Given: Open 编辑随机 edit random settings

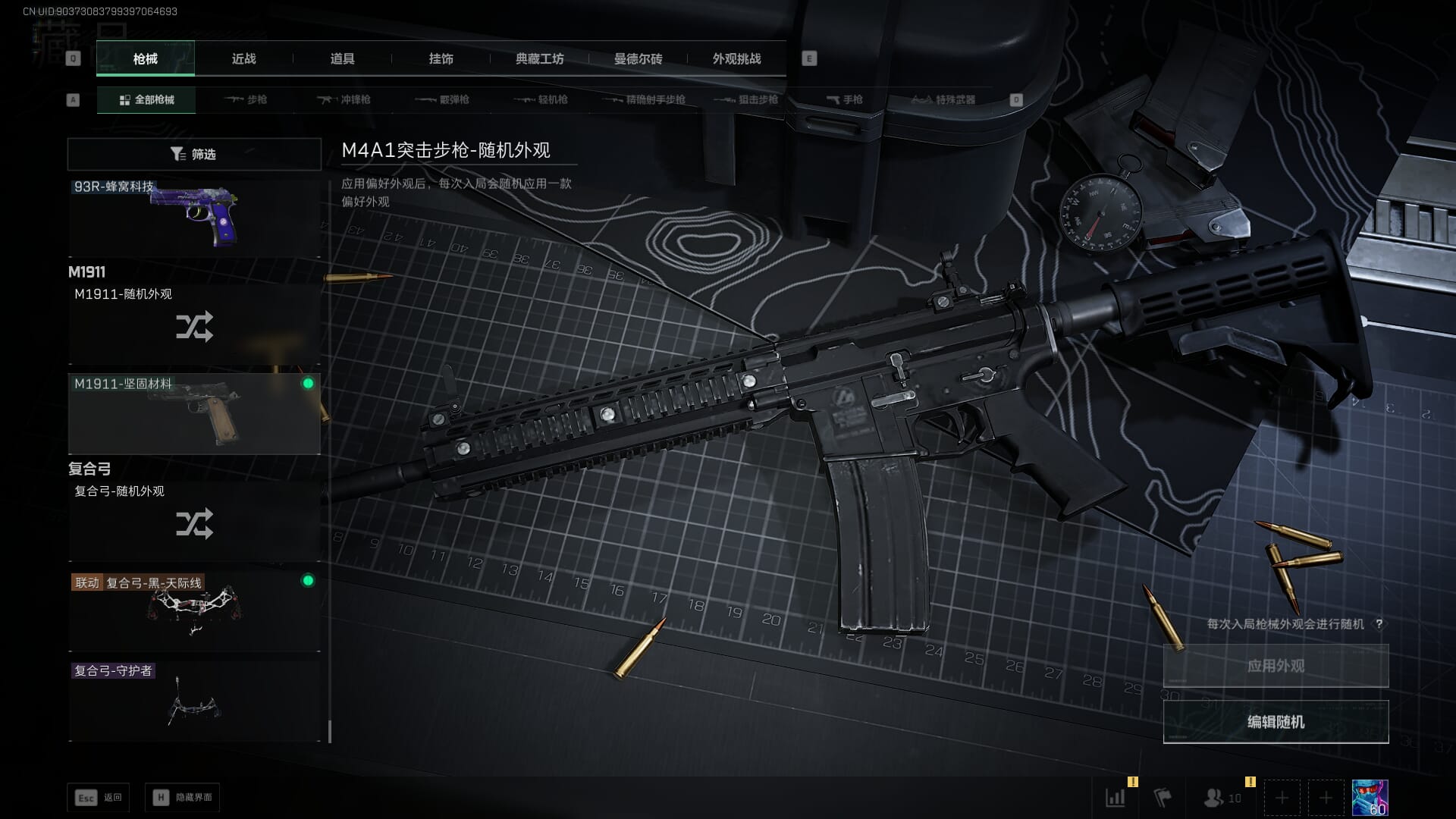Looking at the screenshot, I should pos(1276,722).
